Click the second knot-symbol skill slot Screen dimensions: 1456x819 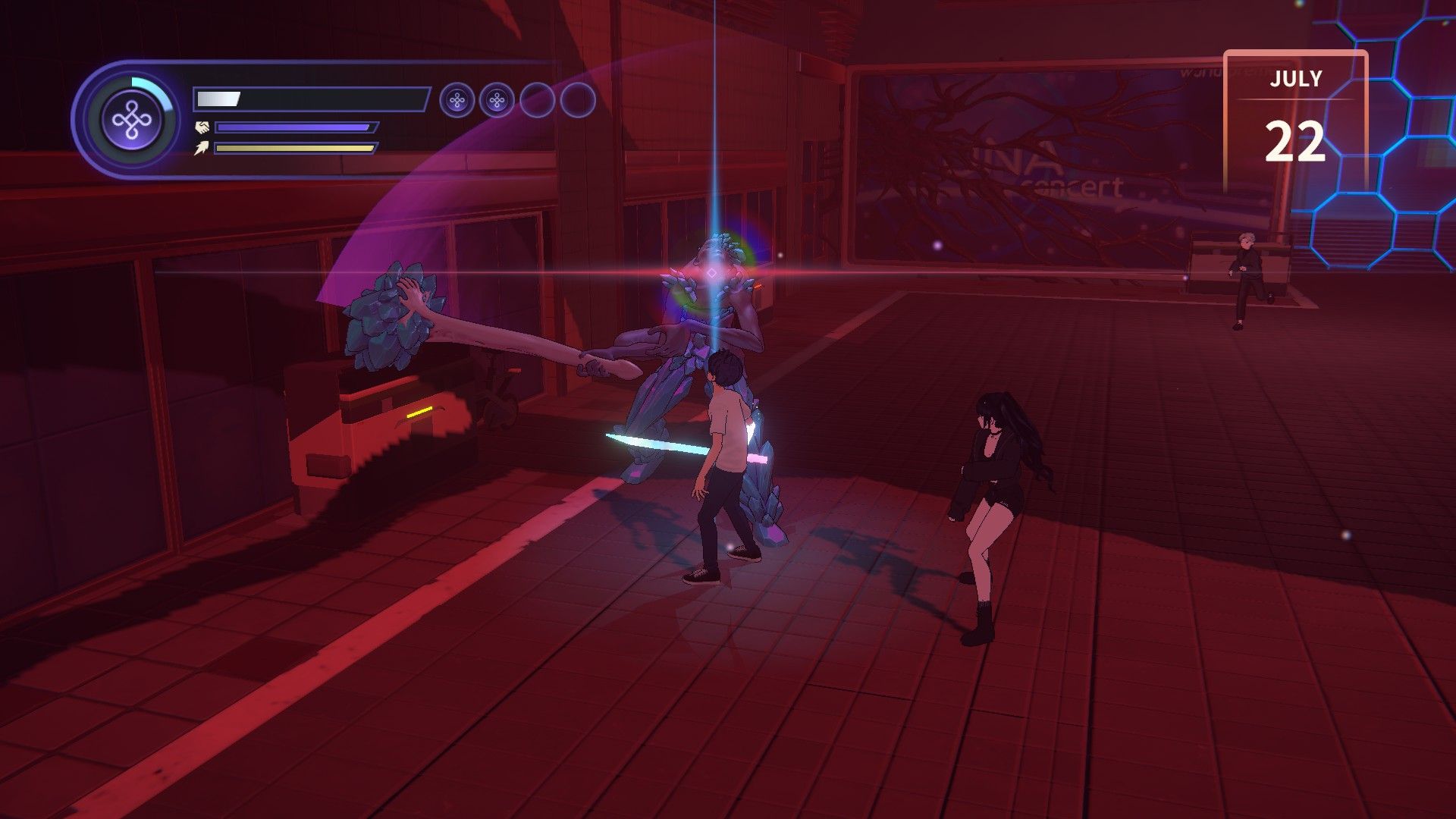click(x=499, y=99)
